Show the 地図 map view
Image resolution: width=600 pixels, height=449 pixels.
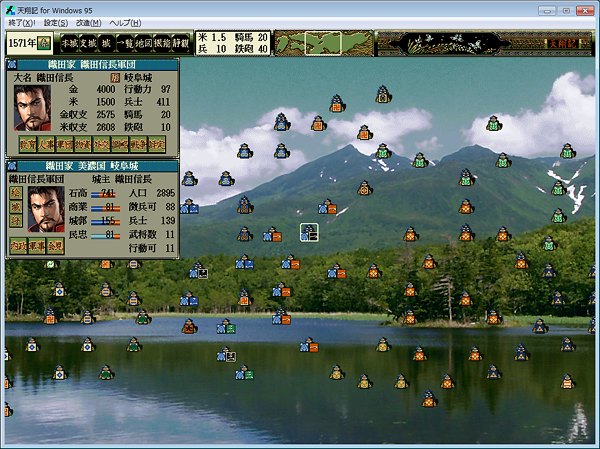click(144, 43)
